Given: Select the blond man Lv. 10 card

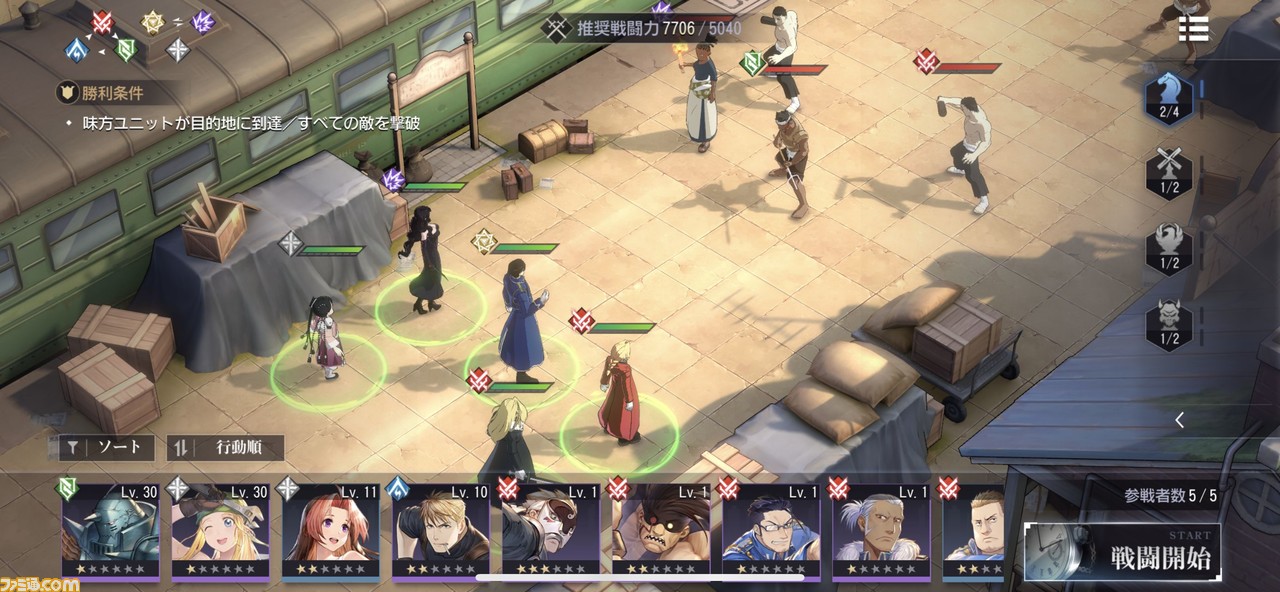Looking at the screenshot, I should 440,531.
